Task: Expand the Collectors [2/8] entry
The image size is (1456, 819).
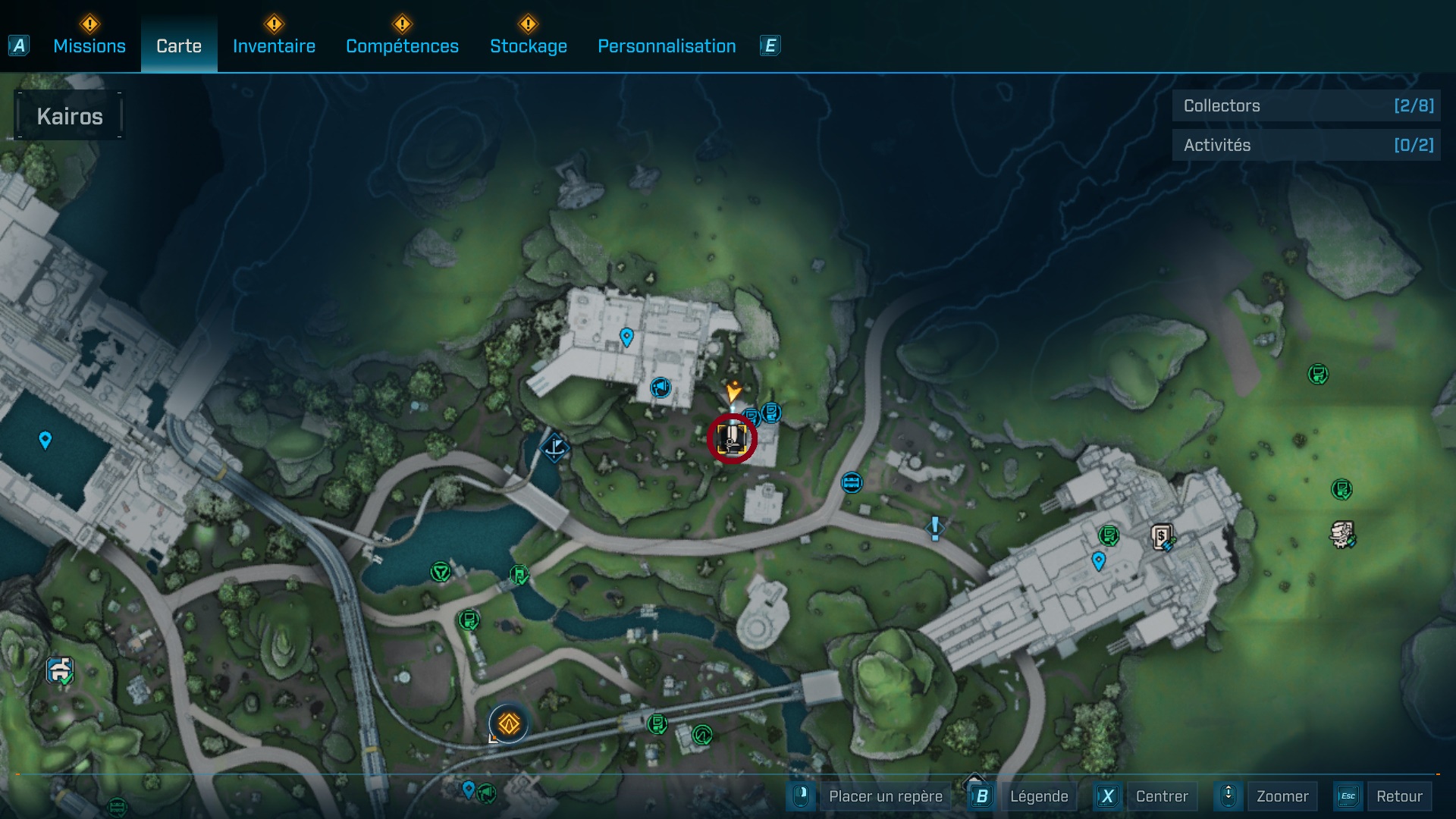Action: (x=1306, y=106)
